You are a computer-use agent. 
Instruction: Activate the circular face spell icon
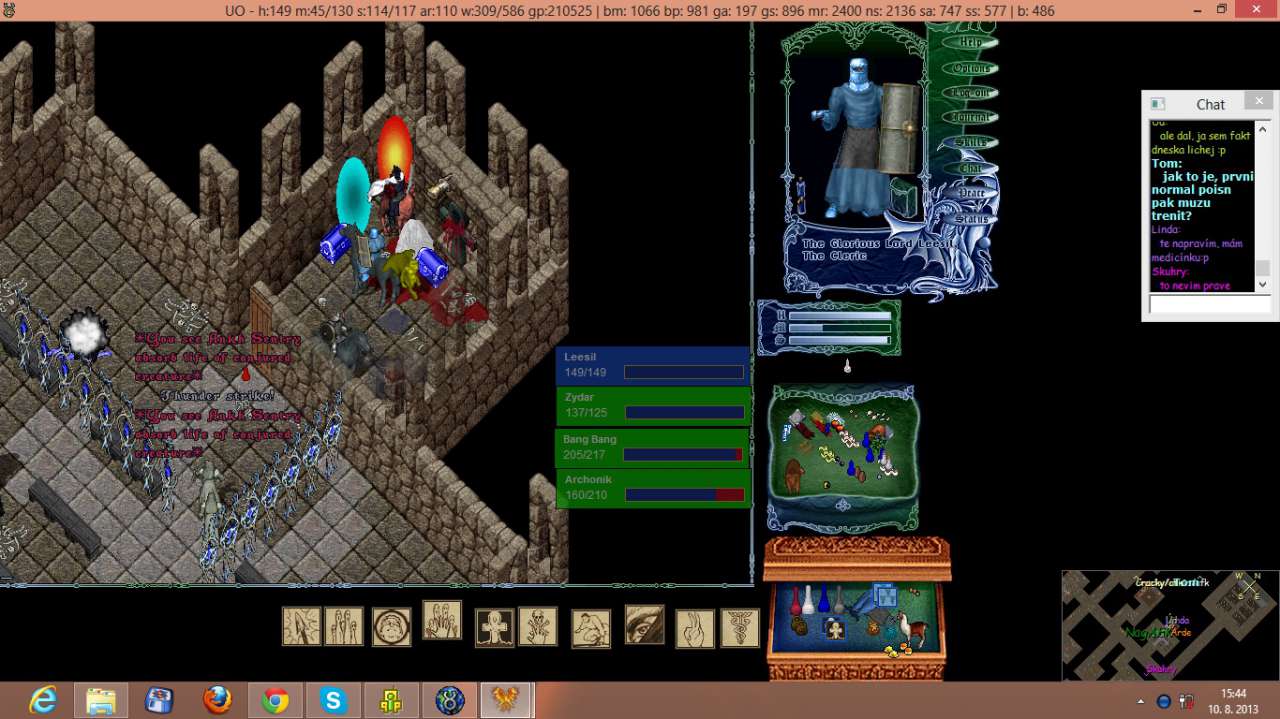[391, 627]
